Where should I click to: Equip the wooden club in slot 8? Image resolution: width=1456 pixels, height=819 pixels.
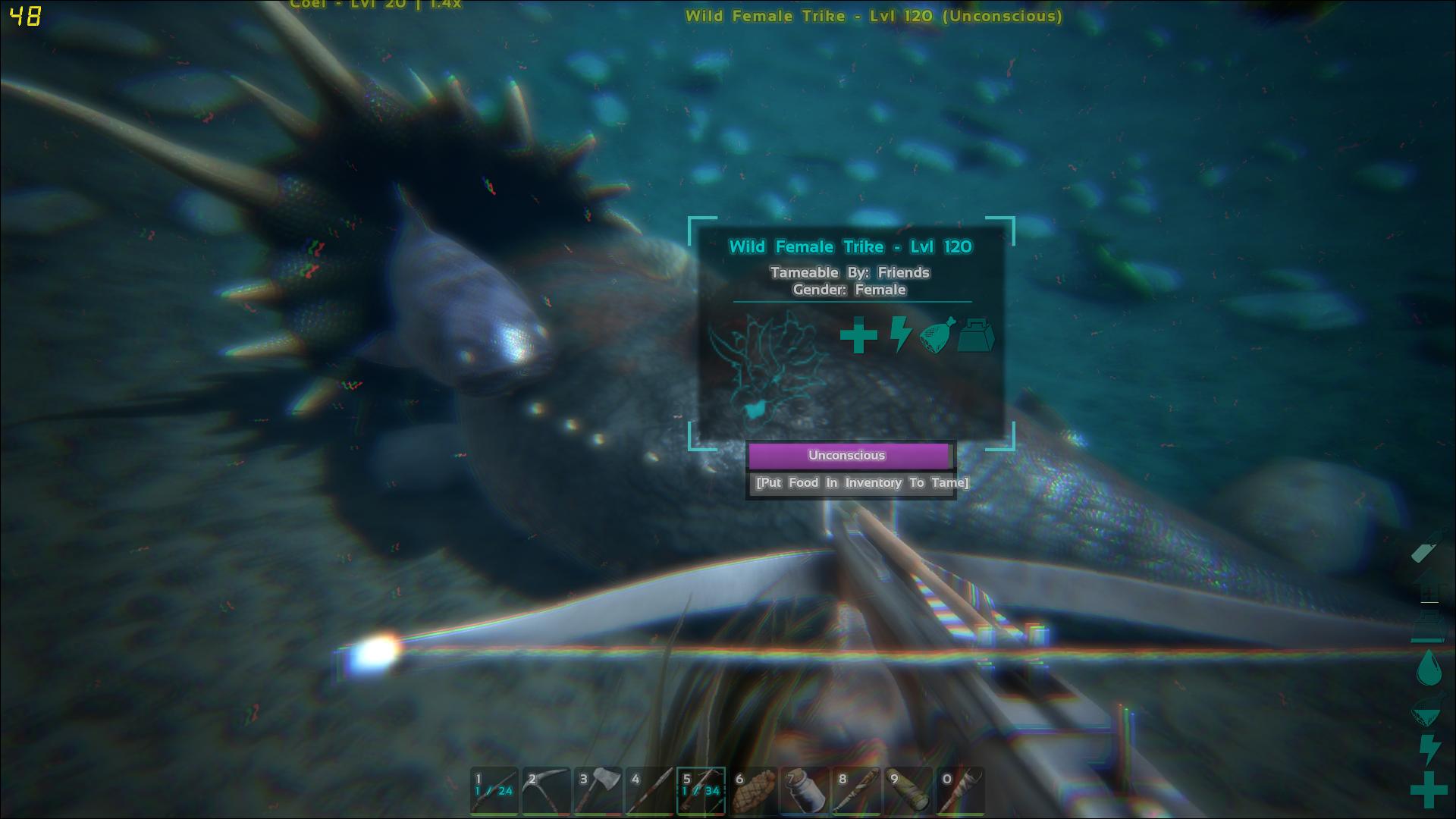(857, 791)
